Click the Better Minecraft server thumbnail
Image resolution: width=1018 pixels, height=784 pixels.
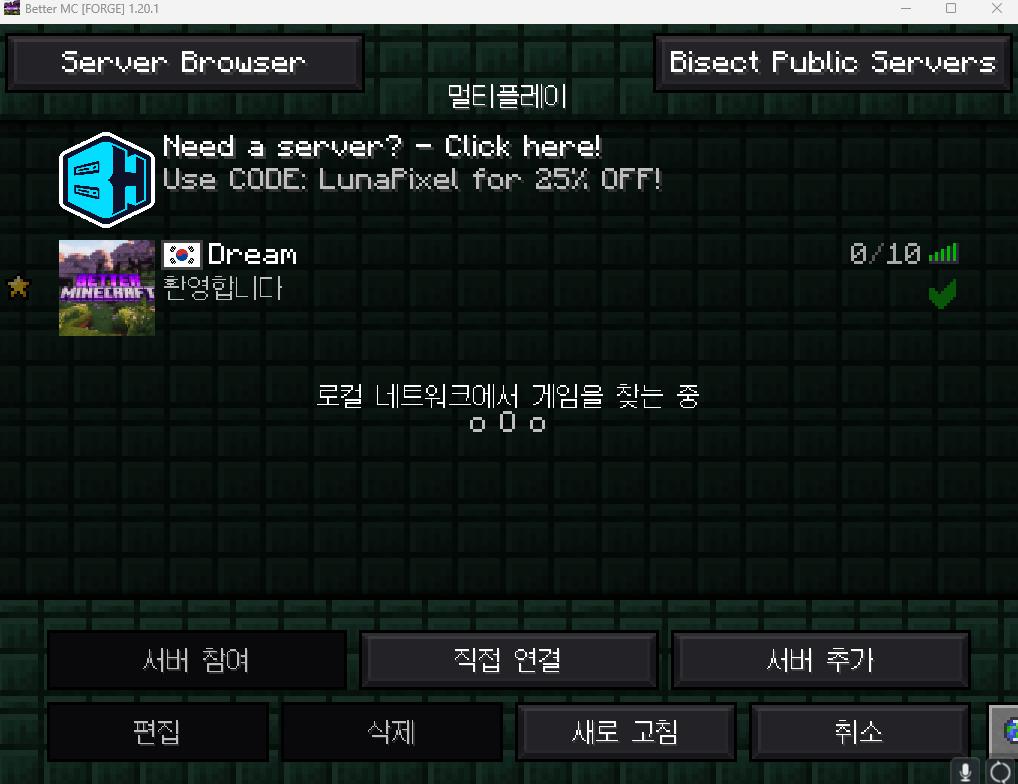coord(107,288)
